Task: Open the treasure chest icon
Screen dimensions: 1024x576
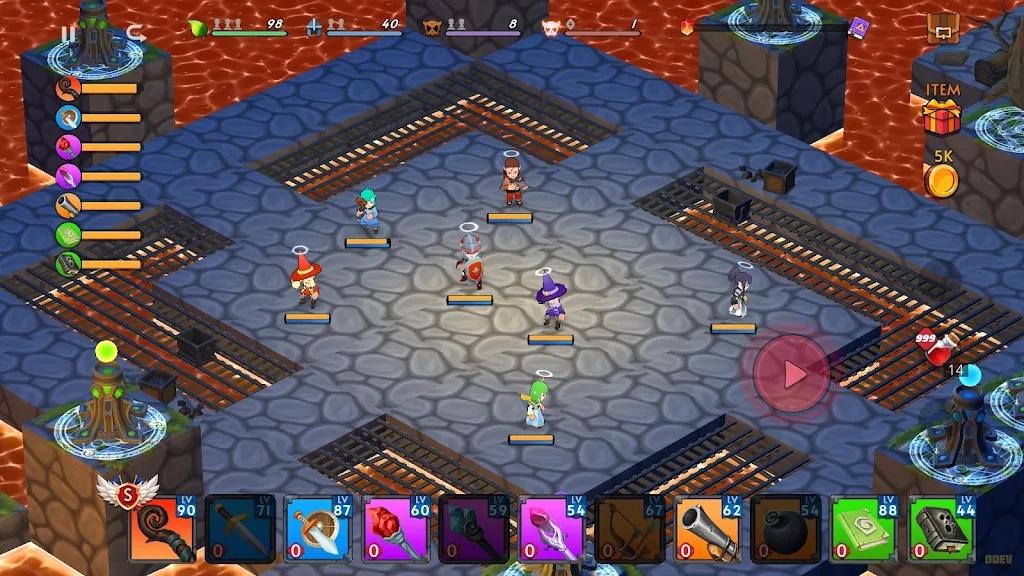Action: click(941, 29)
